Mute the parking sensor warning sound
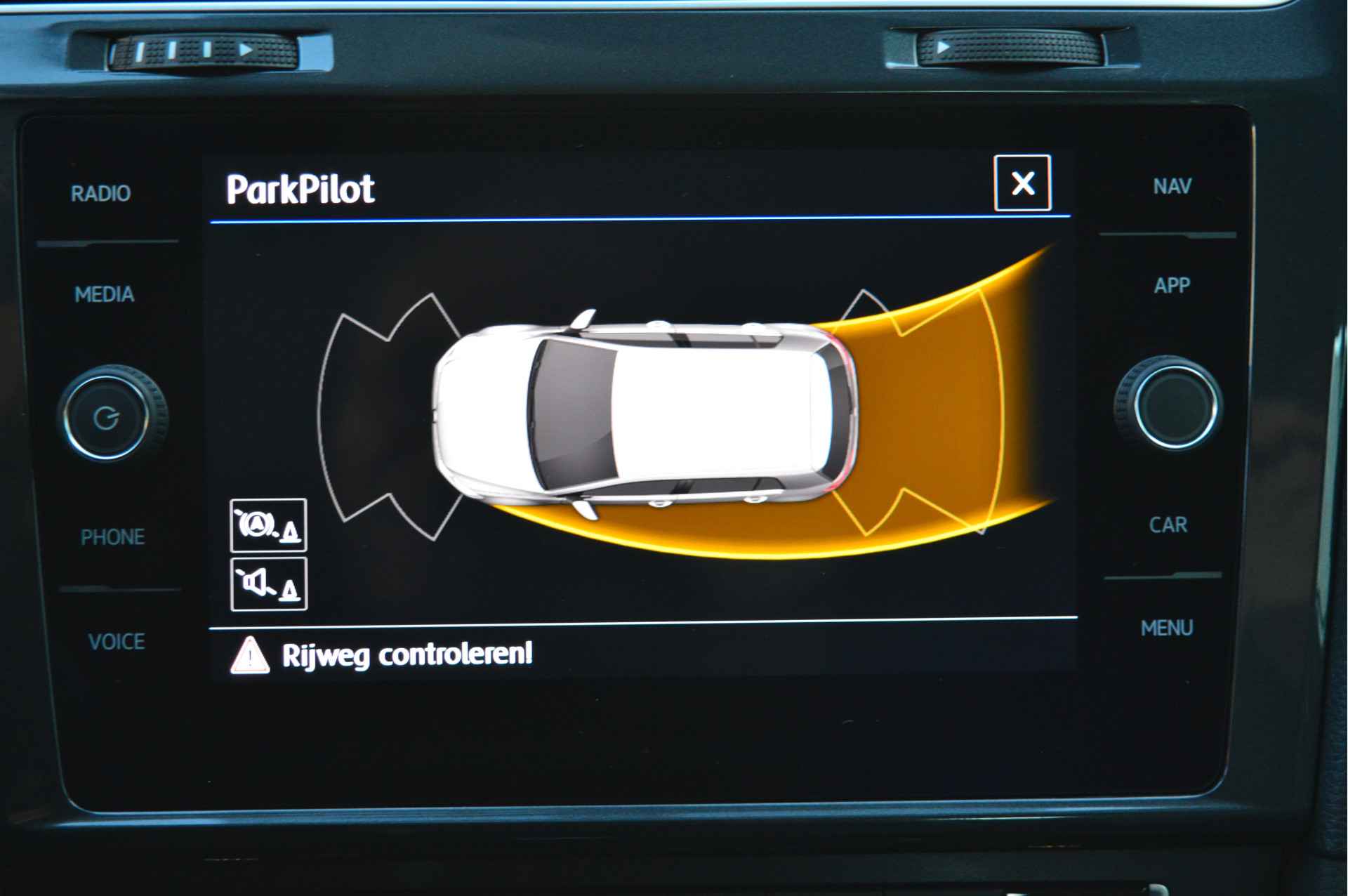 click(x=268, y=584)
